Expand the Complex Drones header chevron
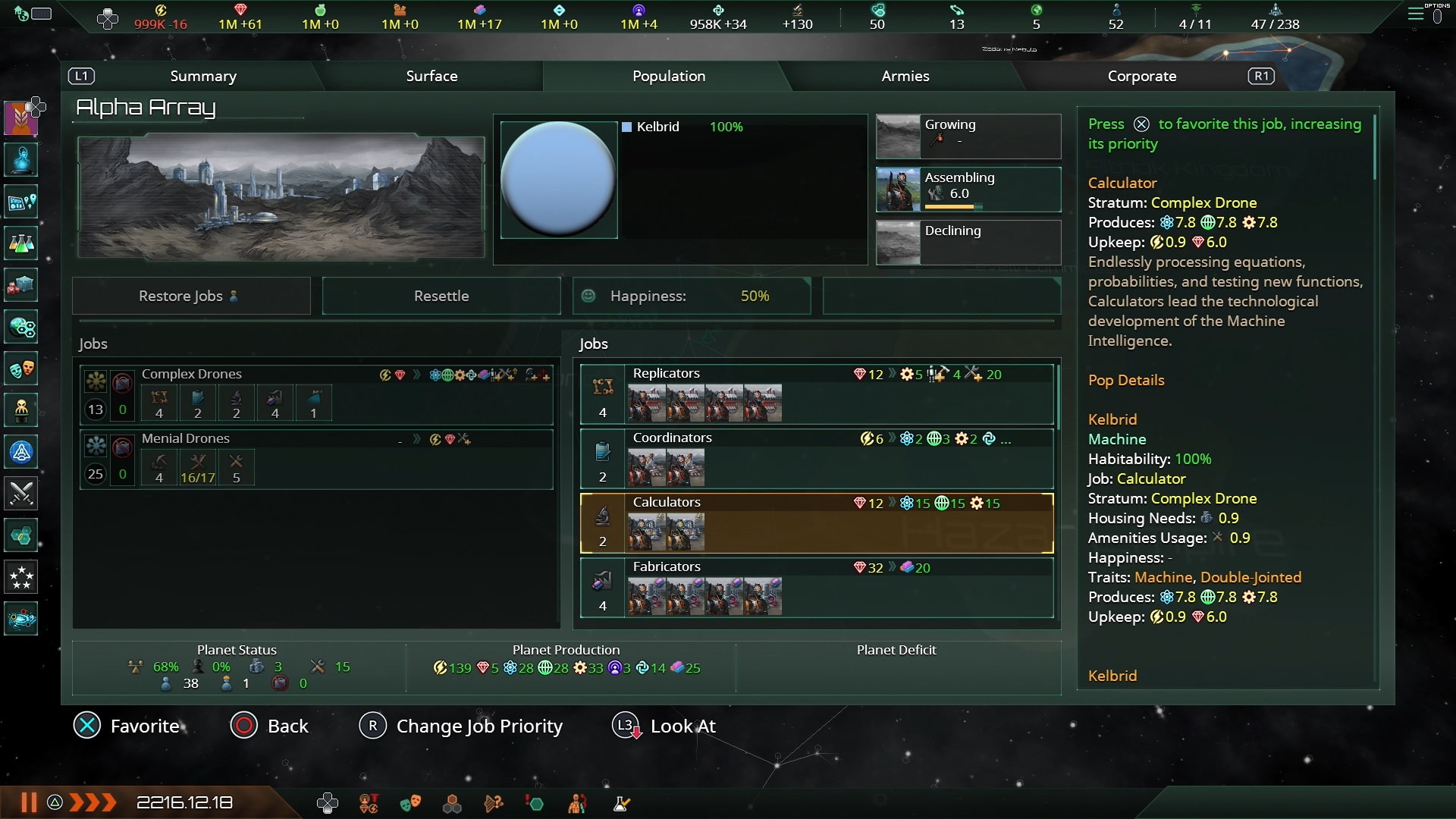Viewport: 1456px width, 819px height. [x=418, y=375]
